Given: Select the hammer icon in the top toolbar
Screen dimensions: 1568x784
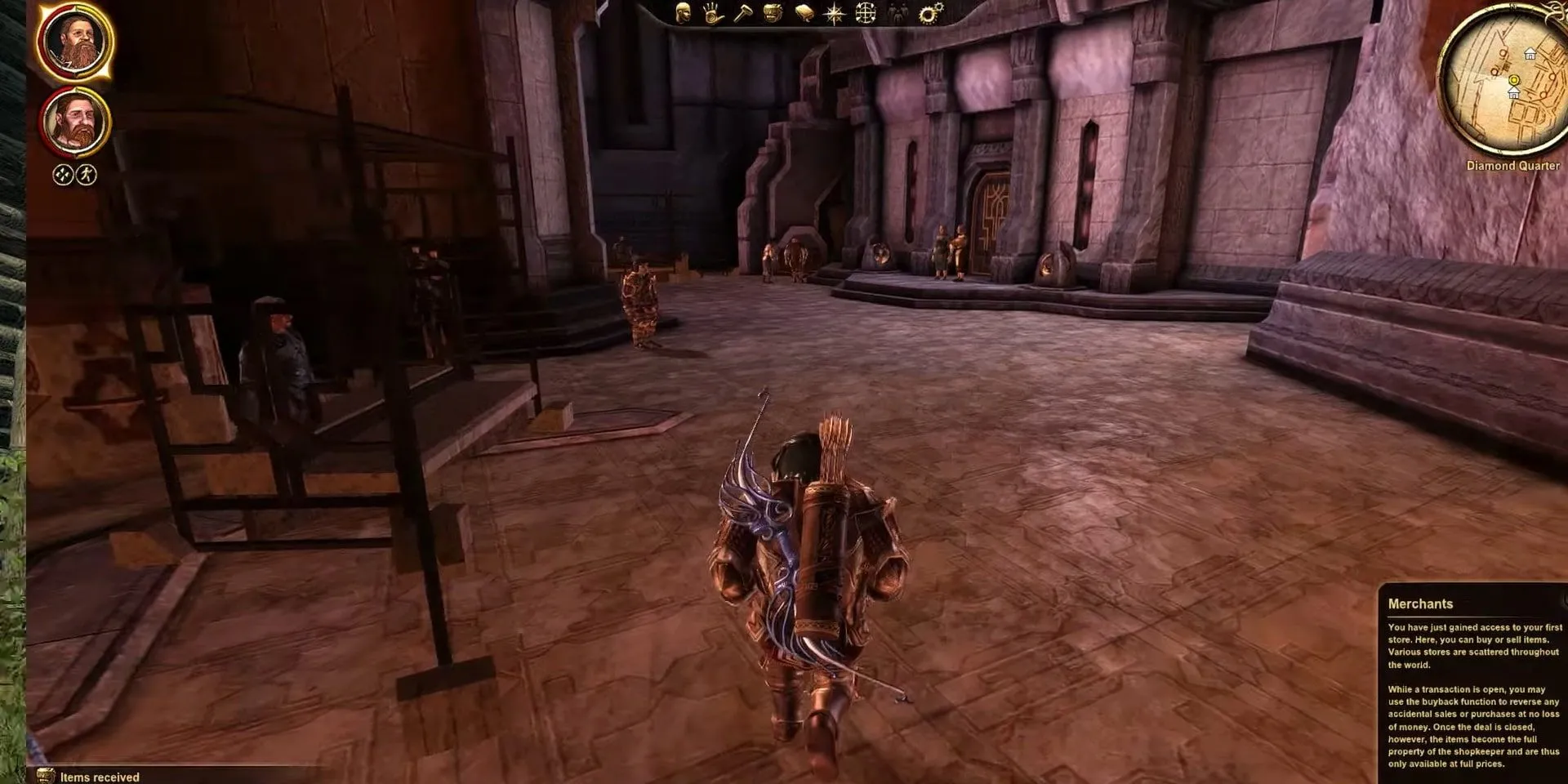Looking at the screenshot, I should coord(744,12).
